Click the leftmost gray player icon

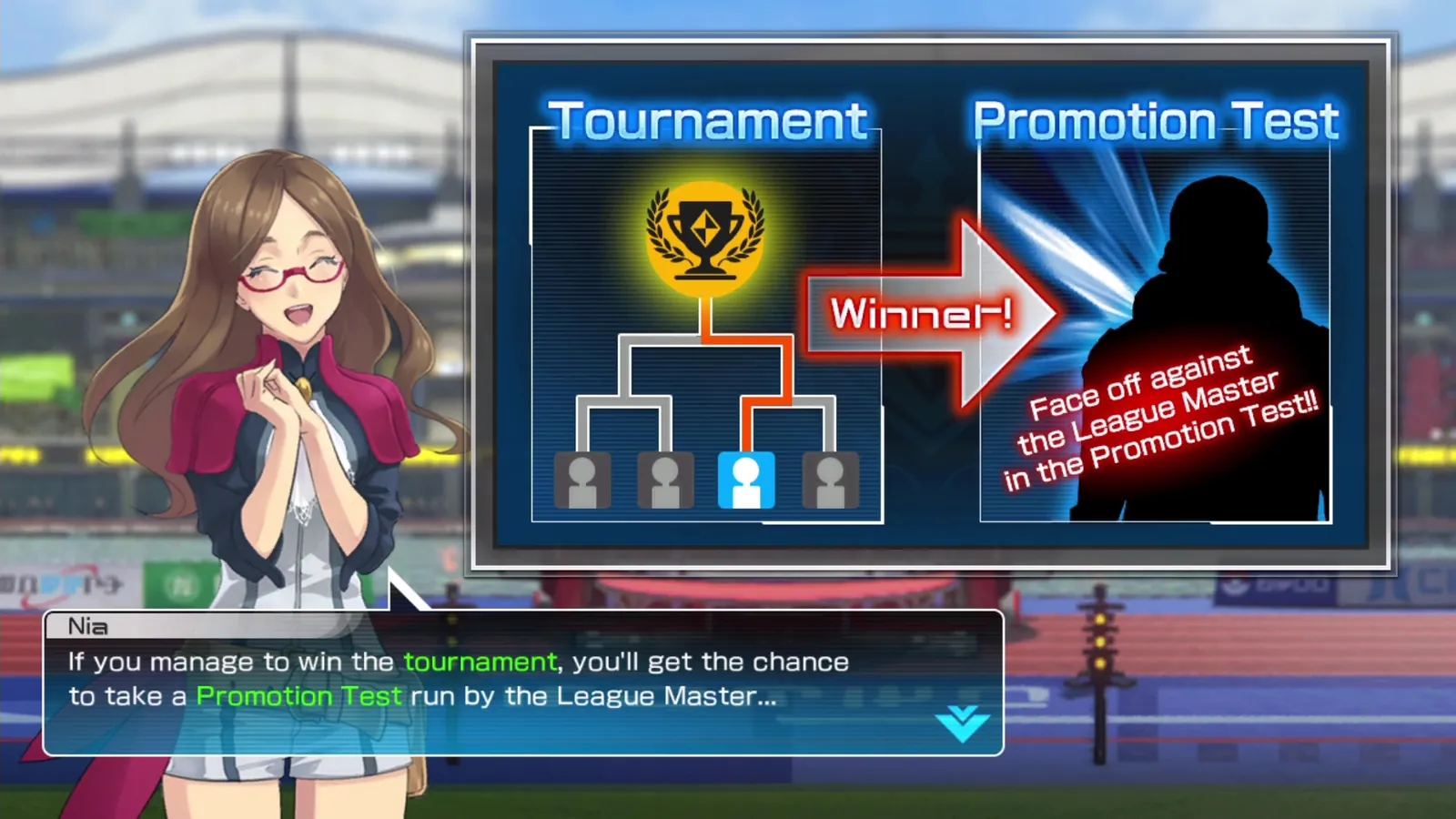tap(583, 480)
